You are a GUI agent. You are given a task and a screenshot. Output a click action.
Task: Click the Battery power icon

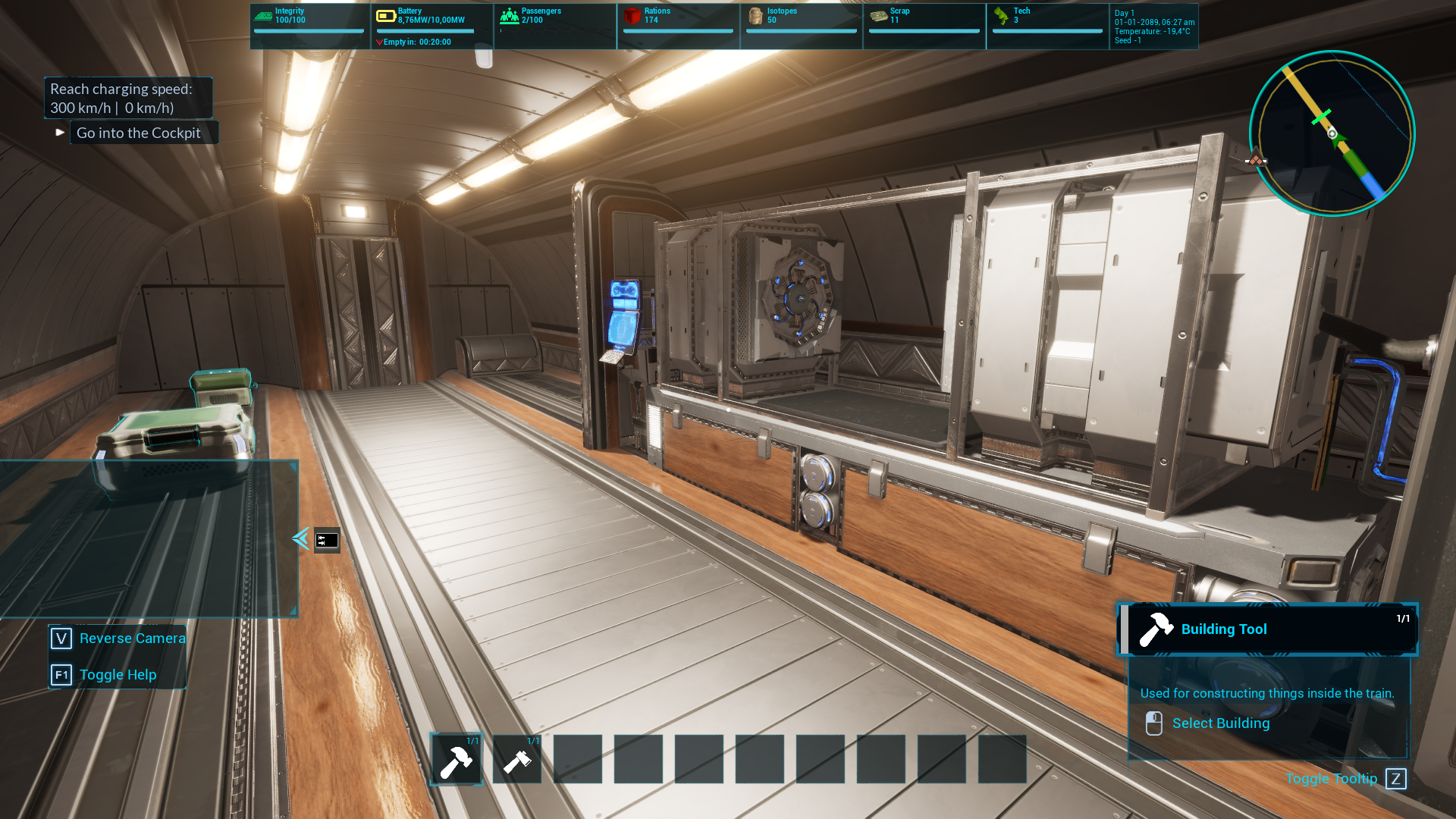pos(386,16)
